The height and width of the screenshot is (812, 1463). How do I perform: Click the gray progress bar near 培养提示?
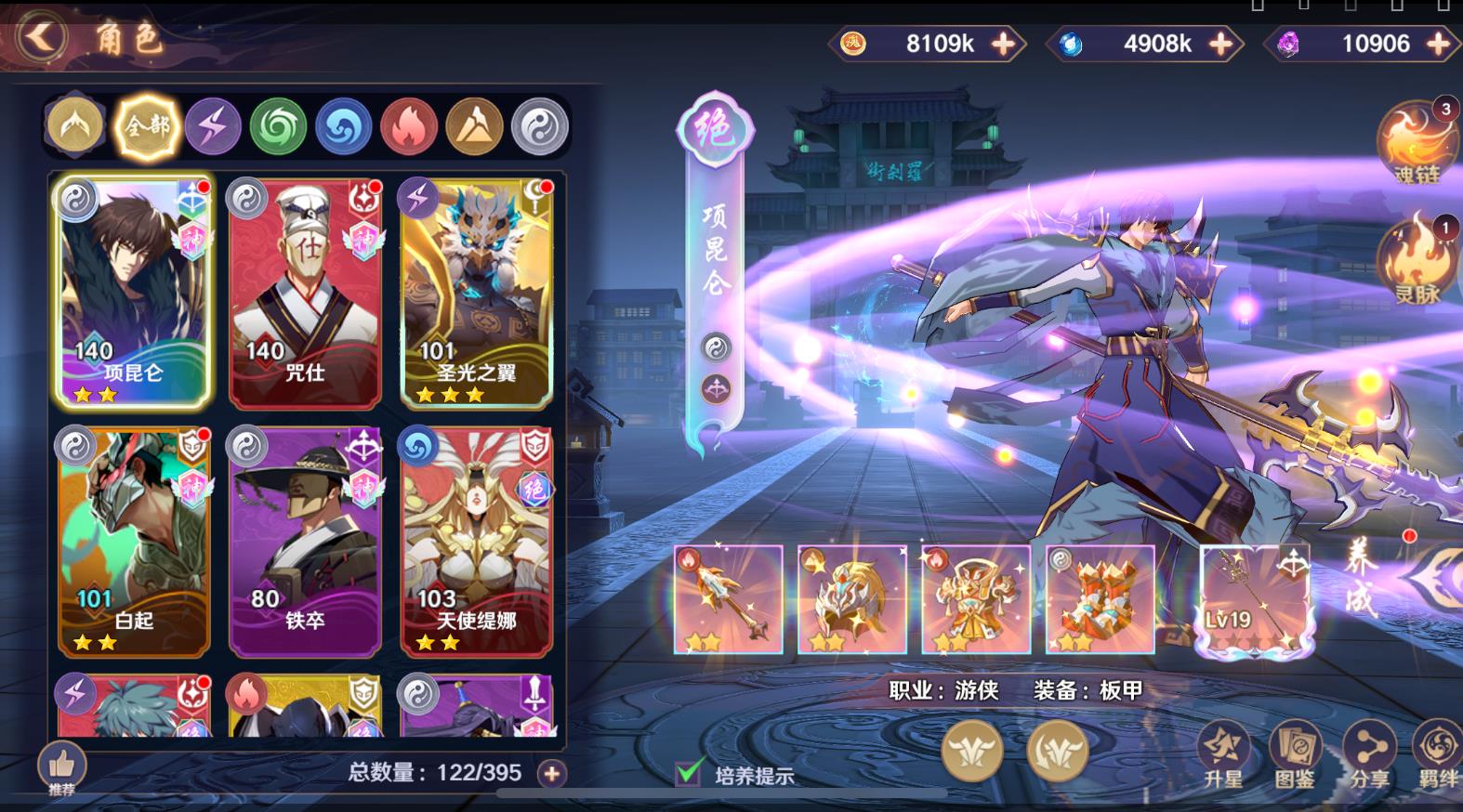pos(837,794)
